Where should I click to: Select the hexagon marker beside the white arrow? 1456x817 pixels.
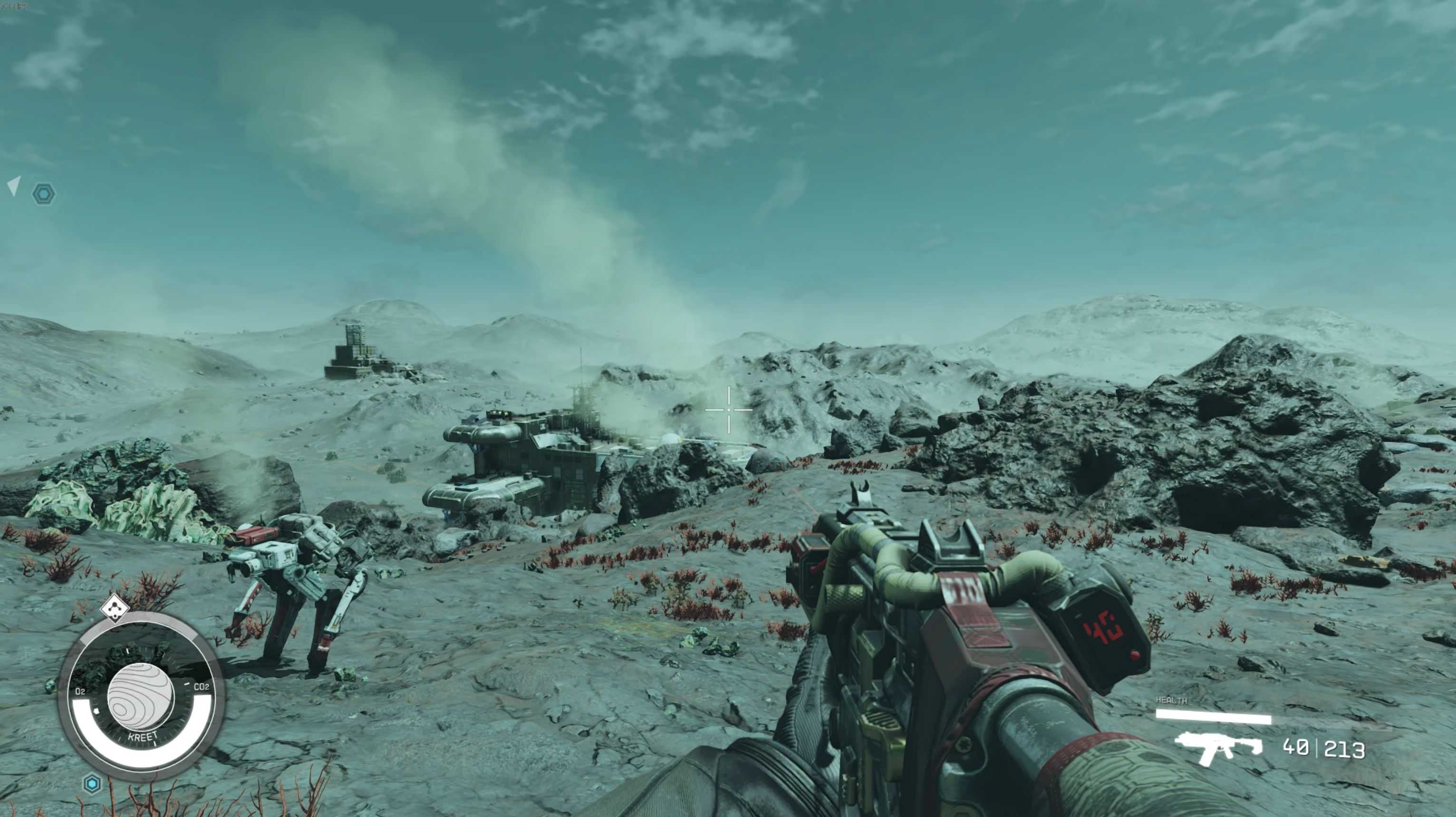44,194
